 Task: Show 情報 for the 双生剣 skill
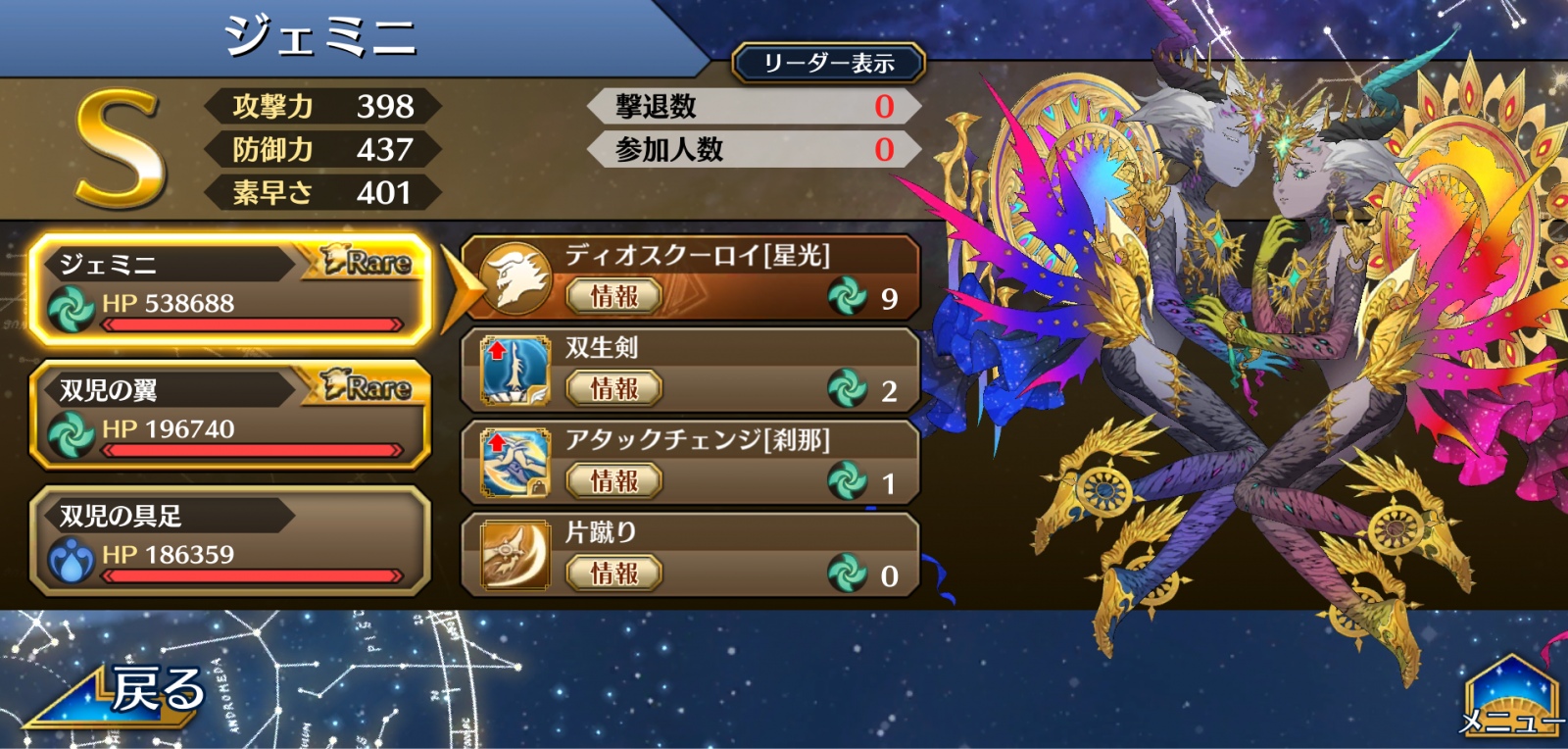click(x=613, y=389)
